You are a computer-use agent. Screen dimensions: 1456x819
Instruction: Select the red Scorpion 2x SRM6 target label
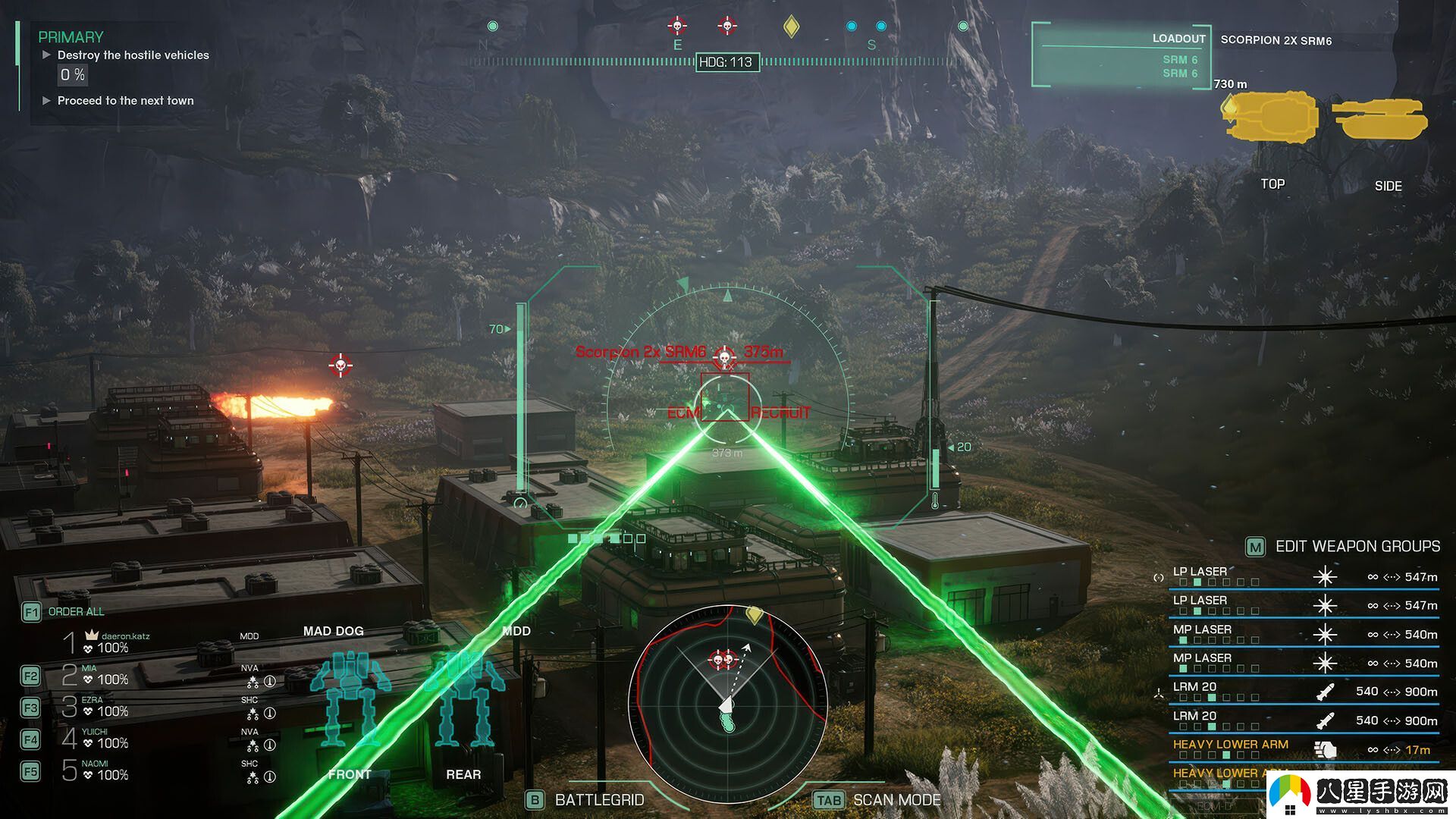(x=641, y=352)
